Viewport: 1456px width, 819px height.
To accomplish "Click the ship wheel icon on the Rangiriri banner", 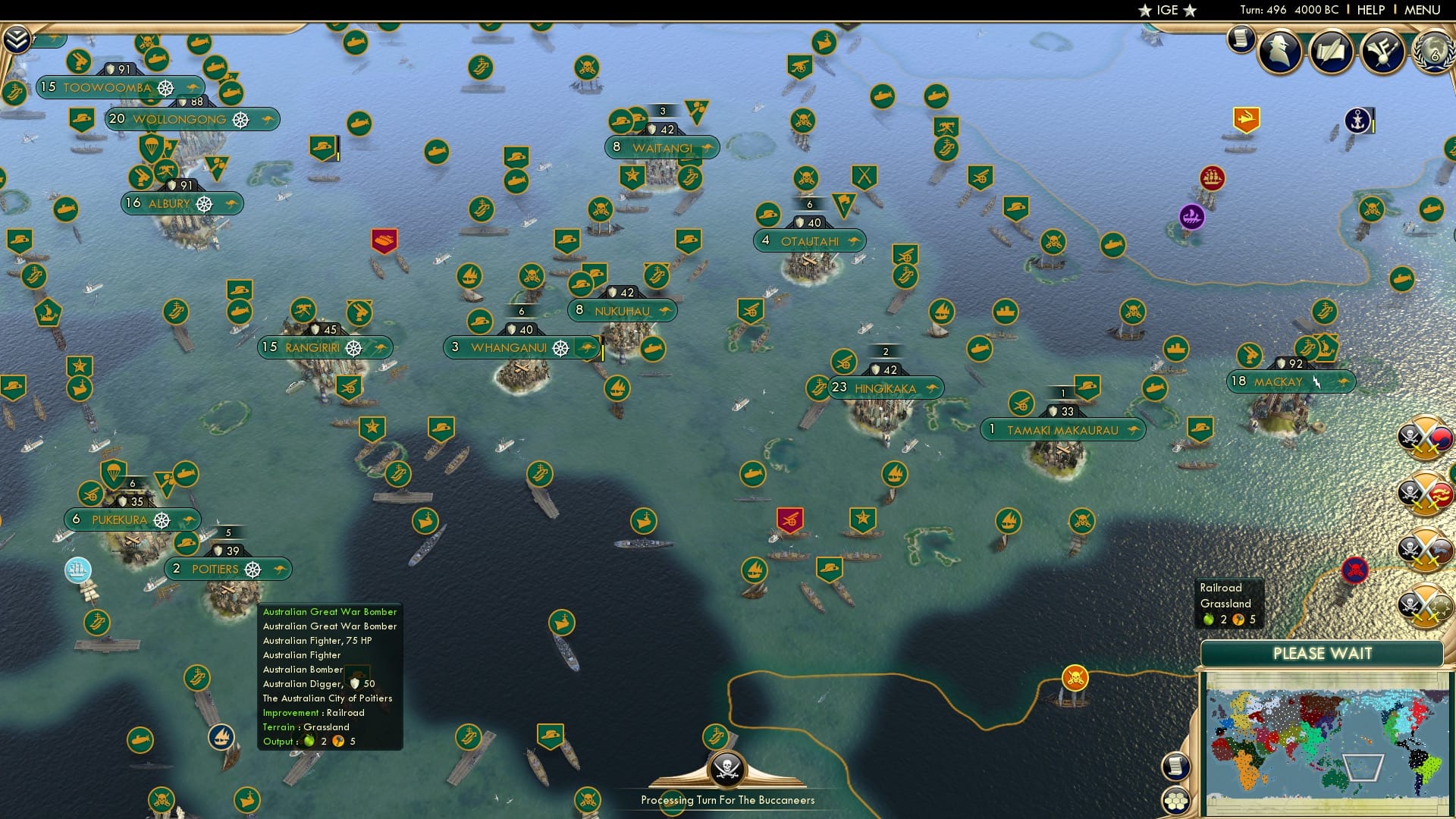I will click(x=353, y=347).
